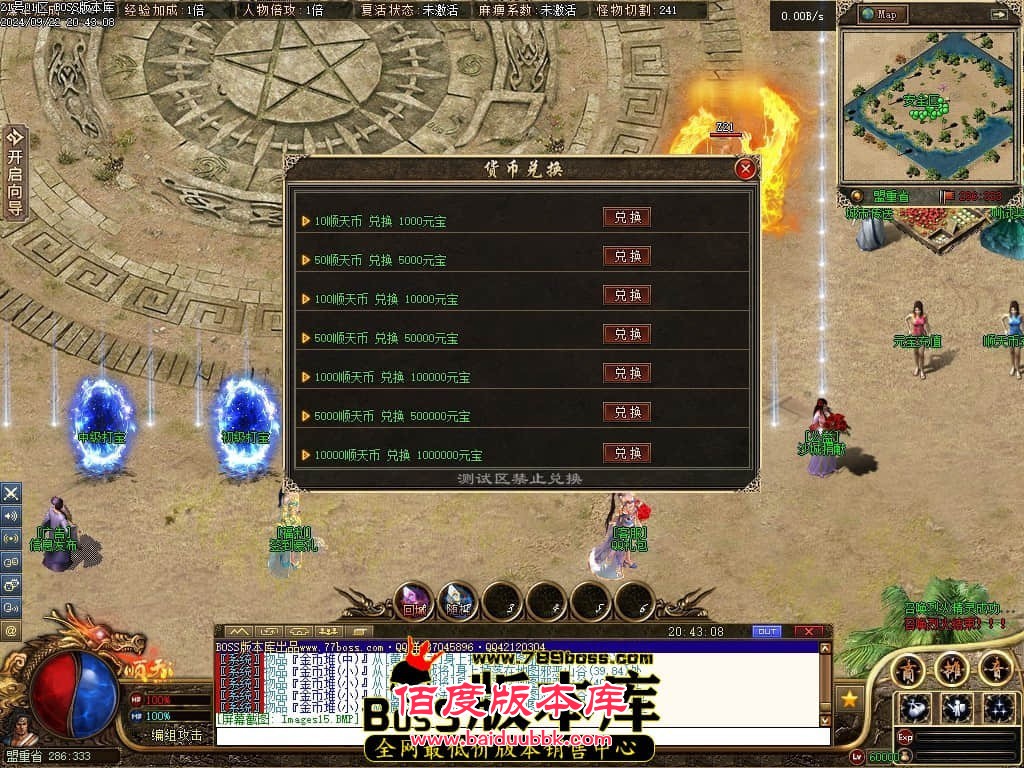The height and width of the screenshot is (768, 1024).
Task: Use the 回城 return-to-town hotbar slot
Action: tap(414, 600)
